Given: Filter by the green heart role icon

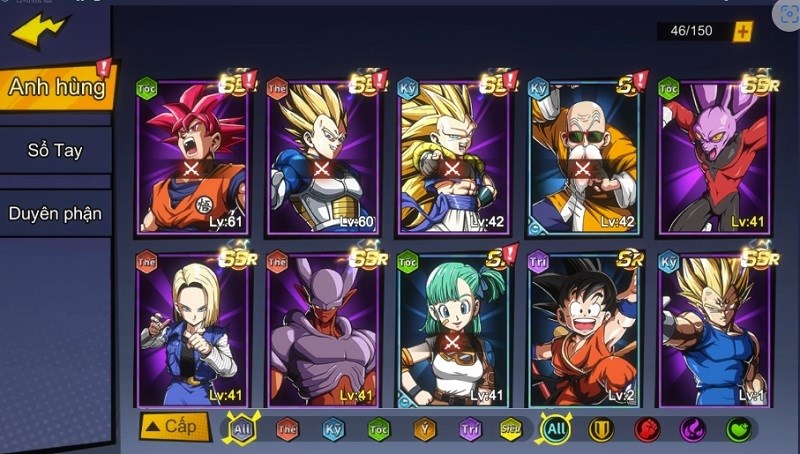Looking at the screenshot, I should pyautogui.click(x=739, y=430).
